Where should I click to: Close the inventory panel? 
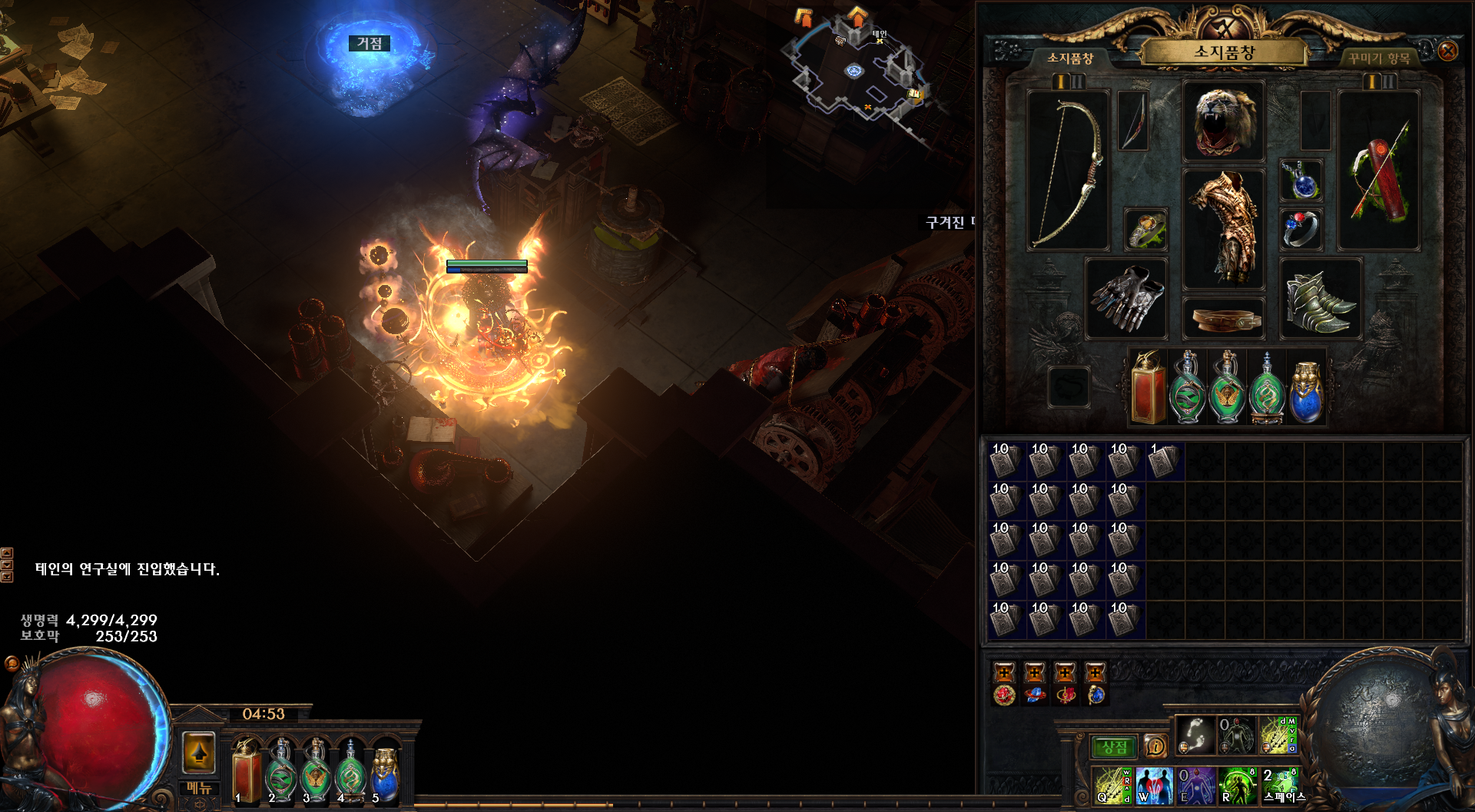(x=1447, y=51)
